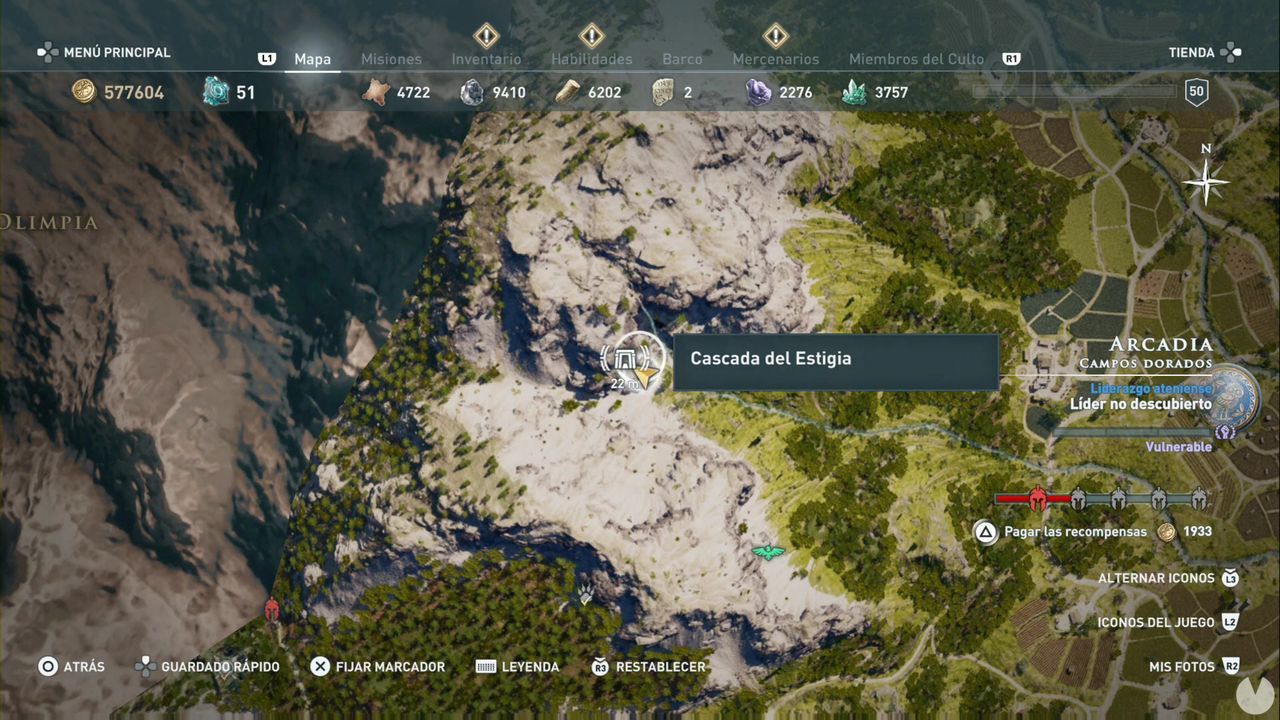Open the Mercenarios menu
This screenshot has height=720, width=1280.
click(x=775, y=59)
